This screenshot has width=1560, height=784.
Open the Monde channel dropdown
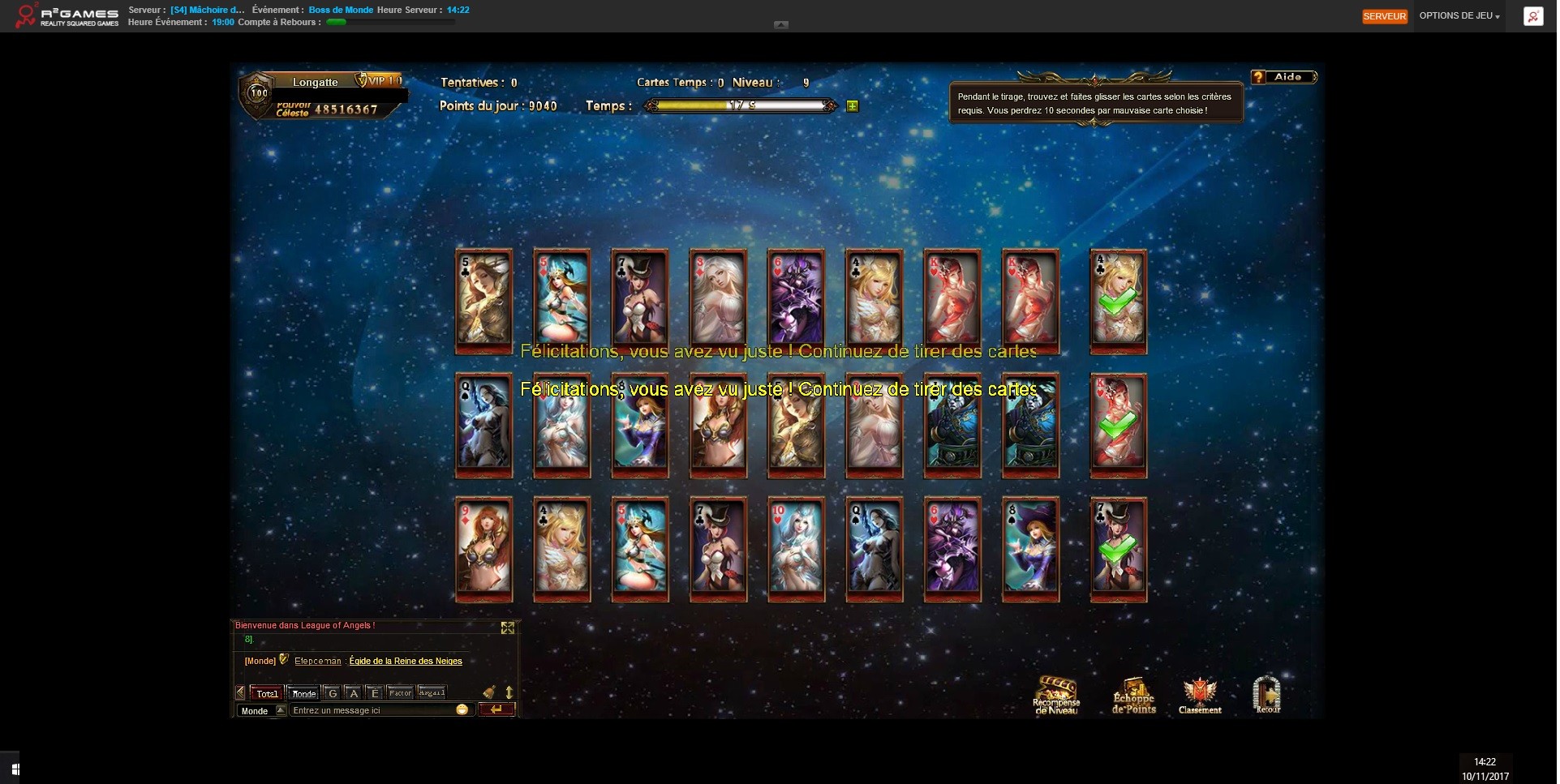point(281,710)
